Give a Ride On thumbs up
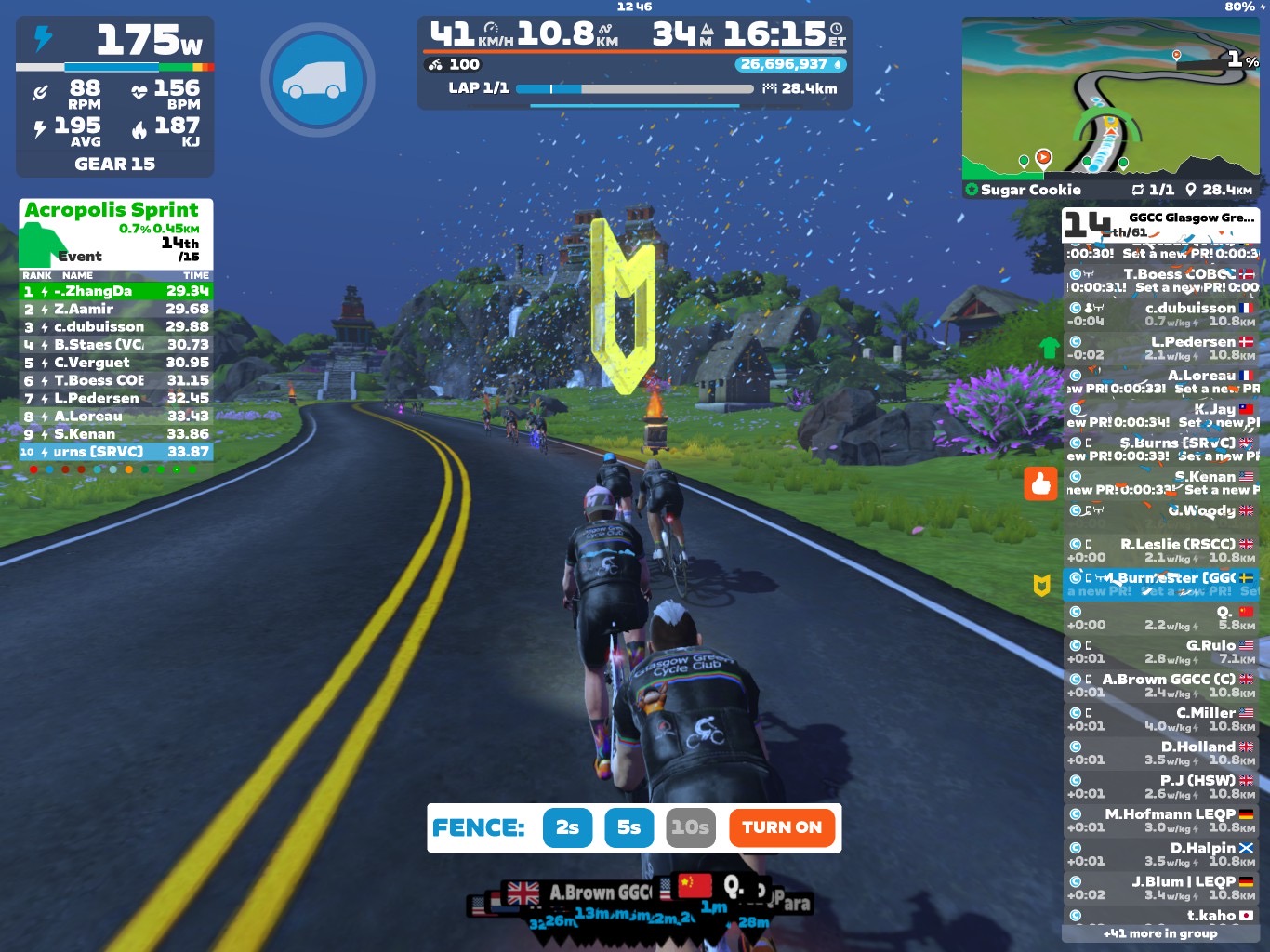Image resolution: width=1270 pixels, height=952 pixels. click(x=1040, y=484)
